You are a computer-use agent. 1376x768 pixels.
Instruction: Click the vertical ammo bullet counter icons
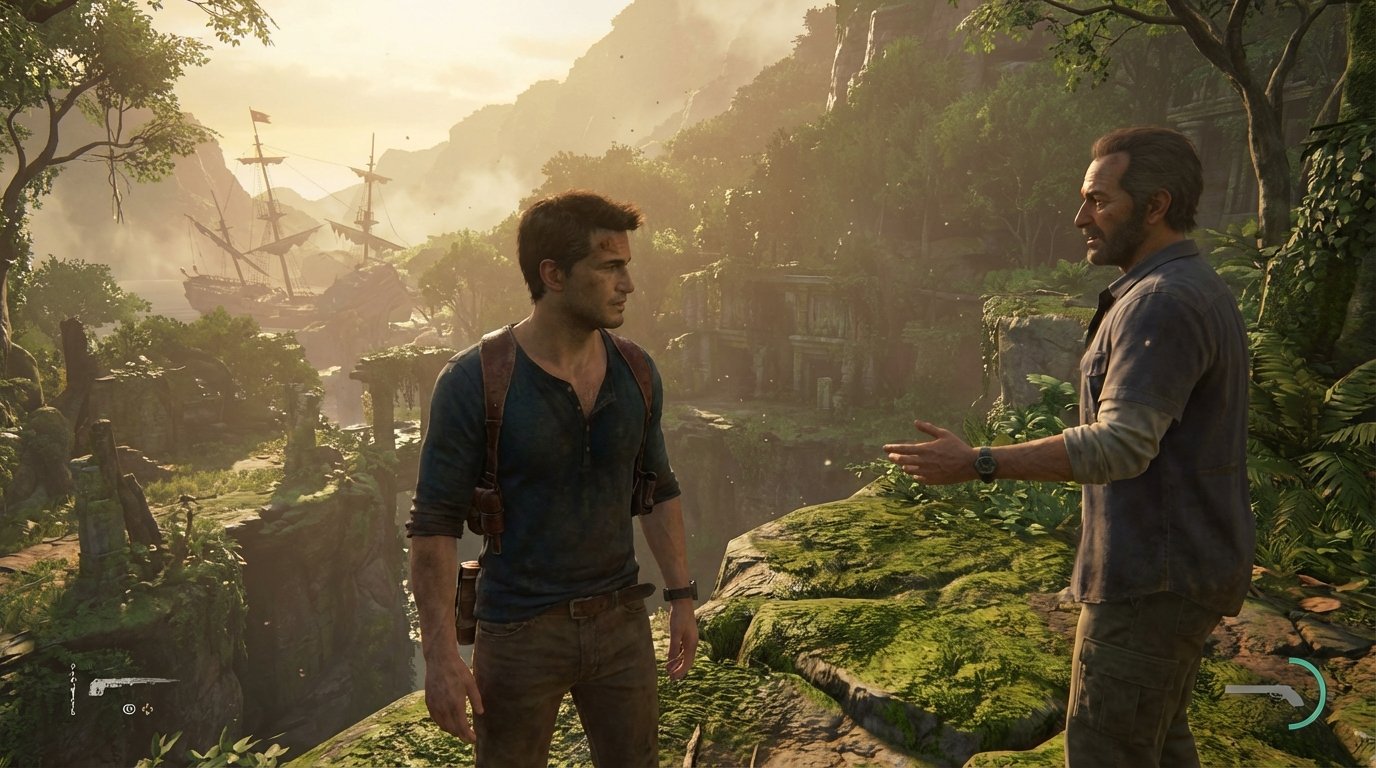click(x=72, y=690)
